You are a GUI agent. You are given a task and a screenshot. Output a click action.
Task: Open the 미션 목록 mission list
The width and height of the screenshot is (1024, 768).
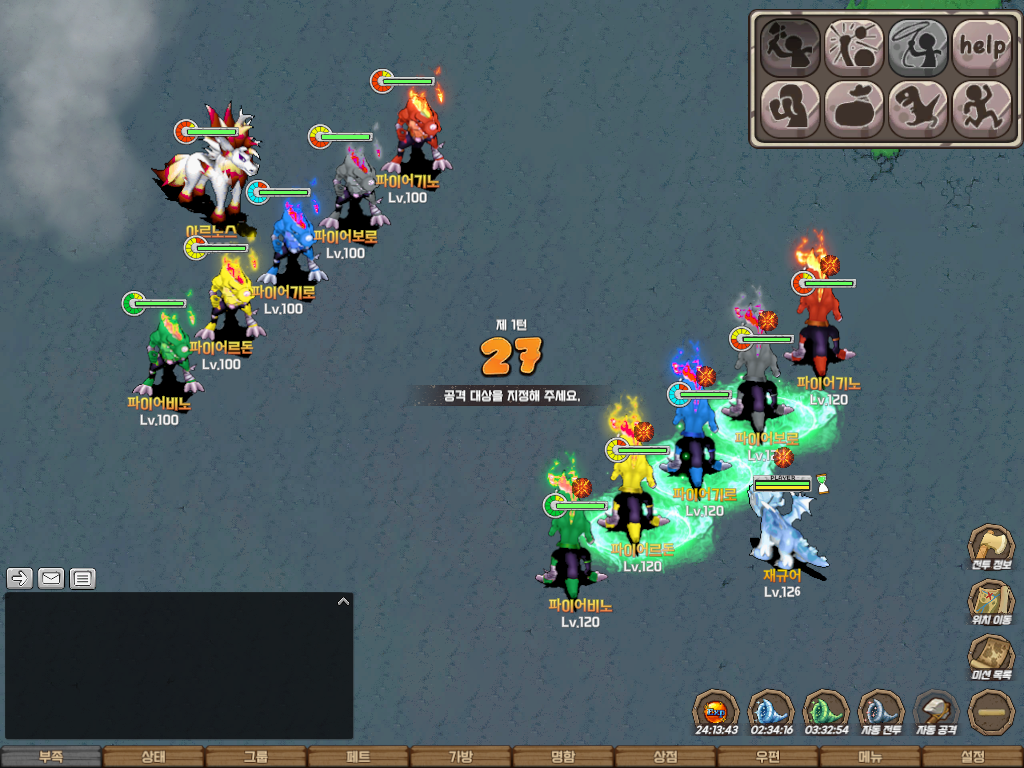pyautogui.click(x=990, y=658)
